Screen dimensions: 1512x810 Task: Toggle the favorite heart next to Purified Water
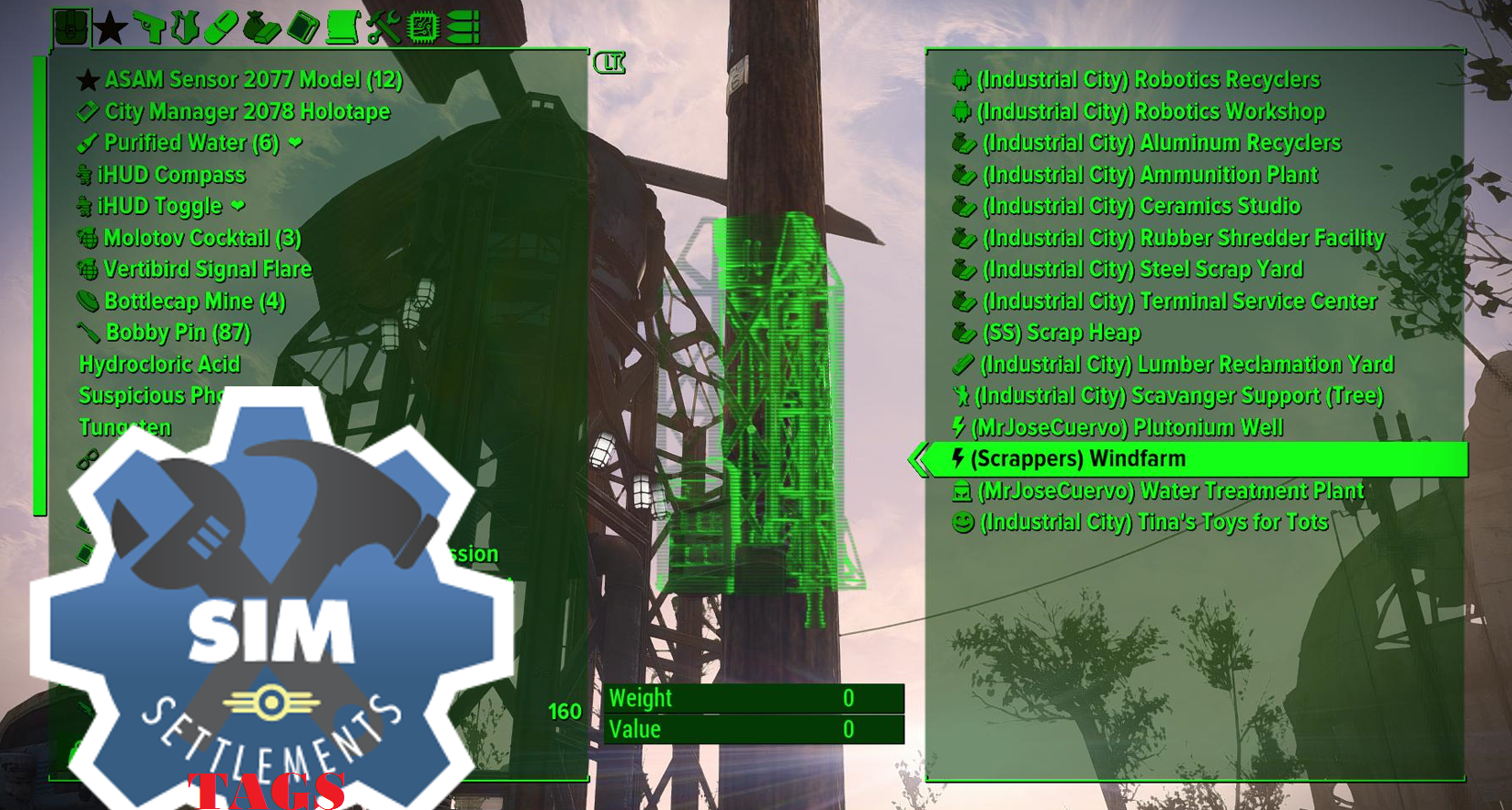[292, 143]
